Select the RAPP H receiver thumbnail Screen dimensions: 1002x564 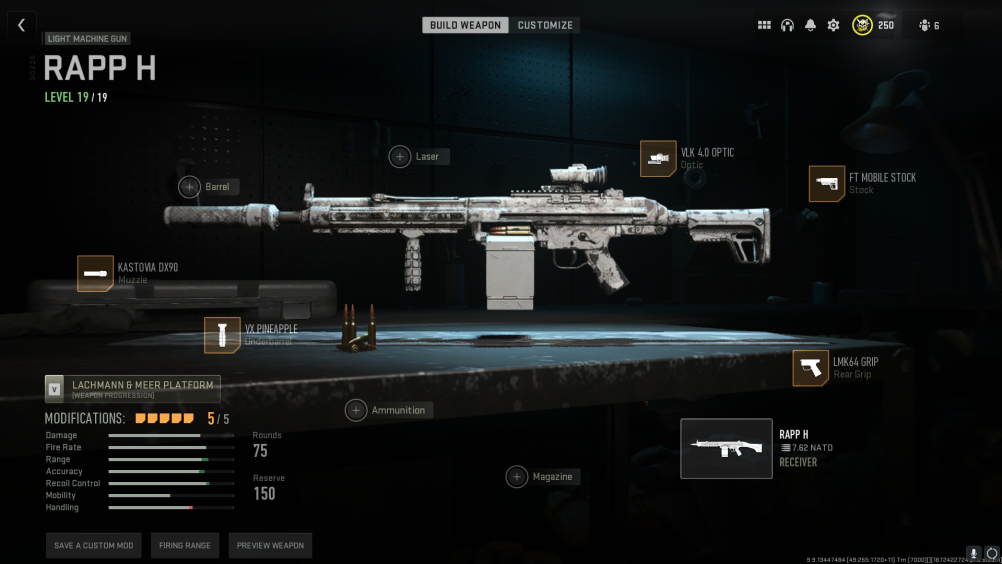[x=726, y=449]
